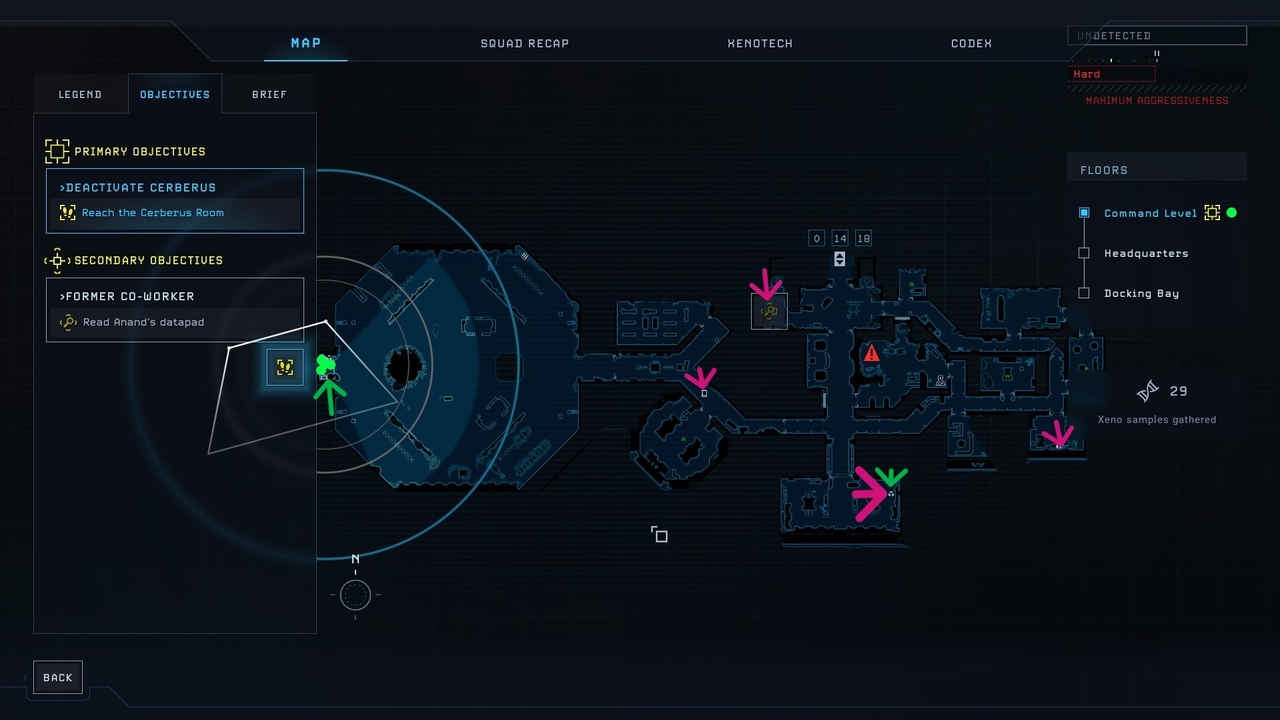Click the BACK button

[x=57, y=677]
